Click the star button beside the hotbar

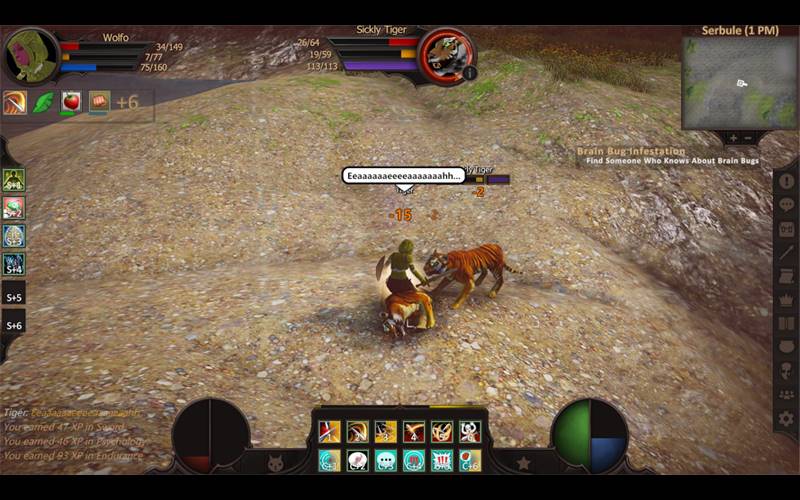(x=523, y=463)
